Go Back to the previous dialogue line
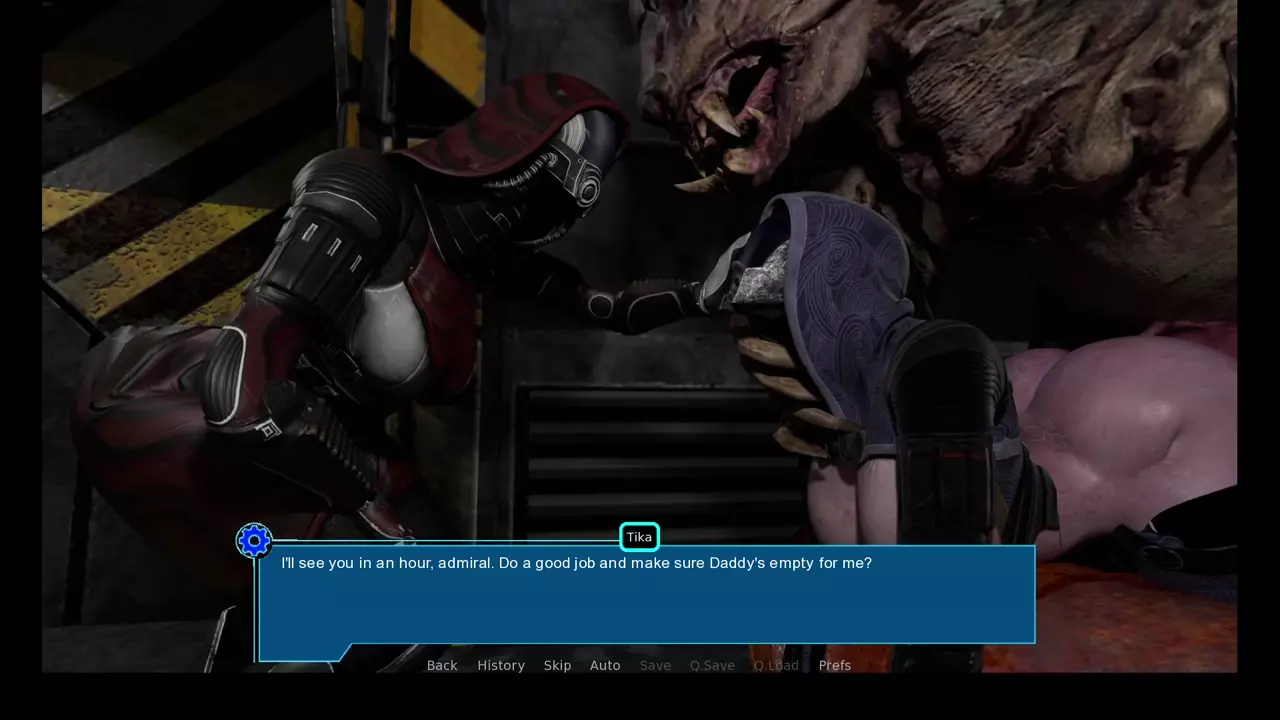1280x720 pixels. click(x=442, y=665)
